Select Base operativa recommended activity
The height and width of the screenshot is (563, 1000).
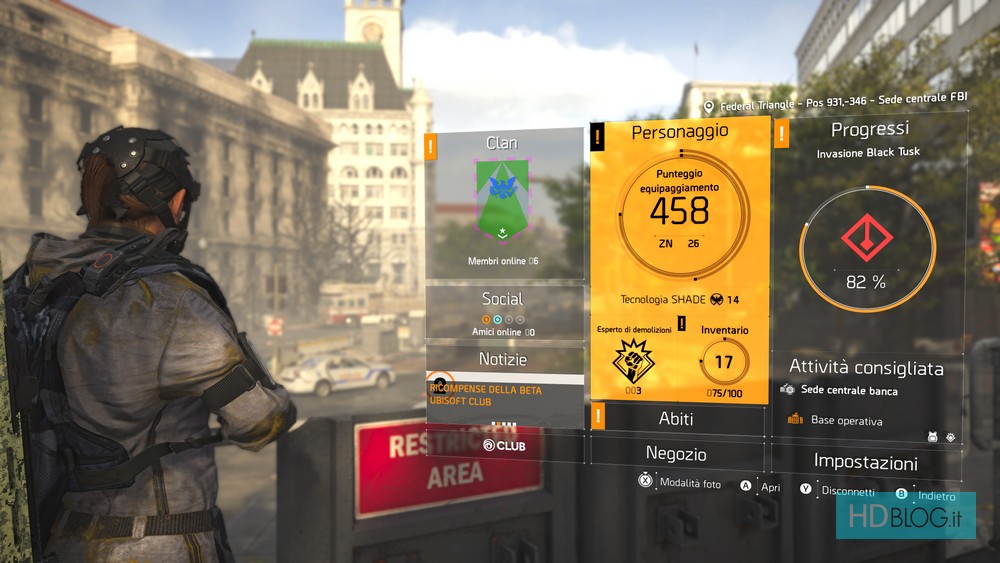[846, 421]
